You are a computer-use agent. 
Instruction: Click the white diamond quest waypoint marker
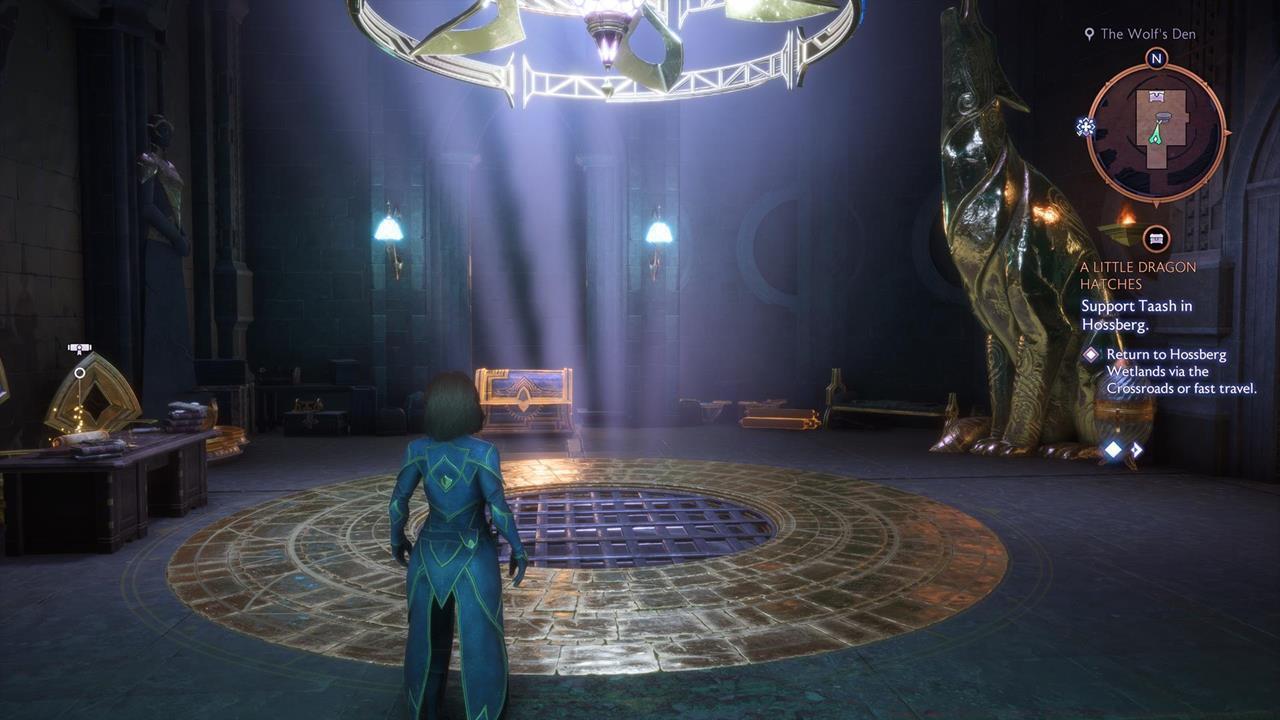(1113, 450)
